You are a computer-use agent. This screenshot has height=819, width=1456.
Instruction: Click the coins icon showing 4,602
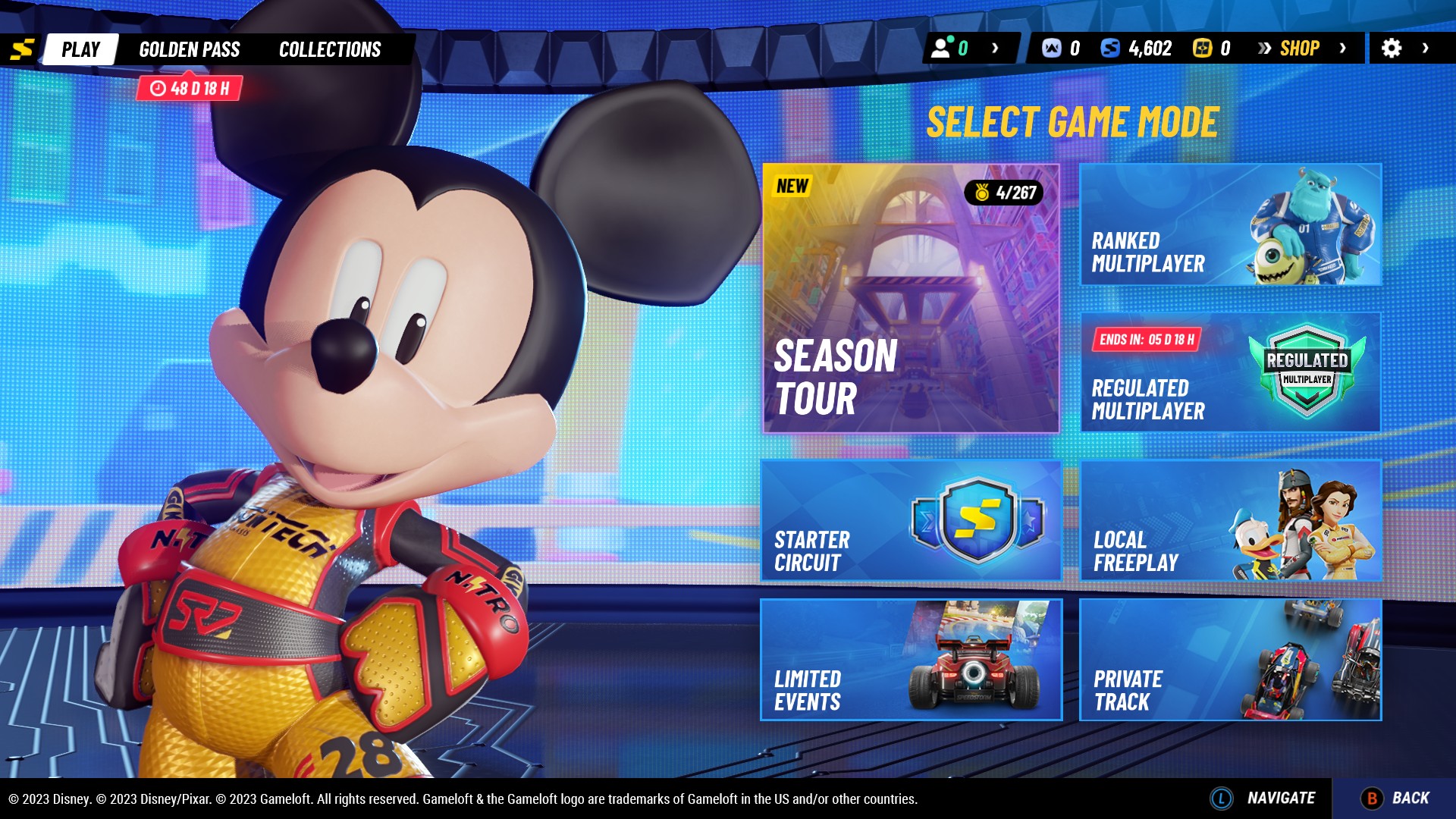(x=1112, y=48)
